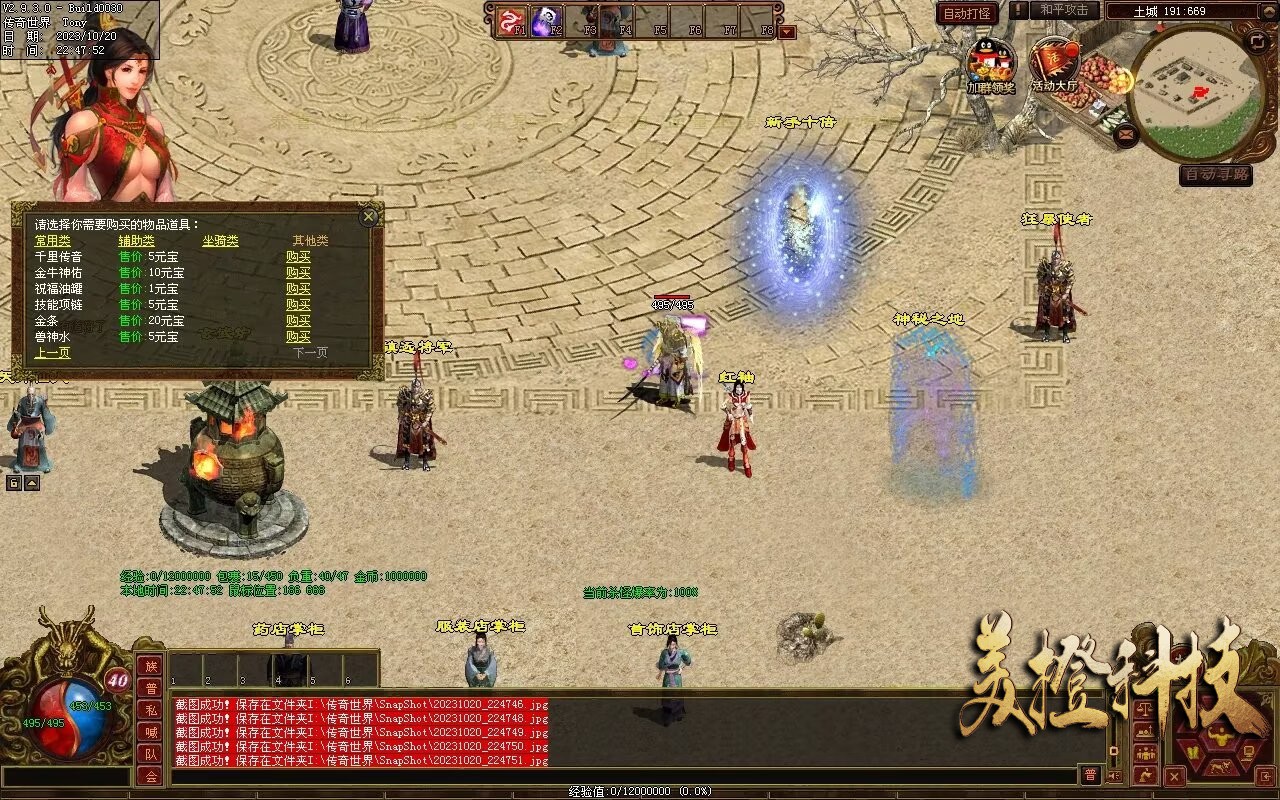Image resolution: width=1280 pixels, height=800 pixels.
Task: Buy the 千里传音 item
Action: point(298,257)
